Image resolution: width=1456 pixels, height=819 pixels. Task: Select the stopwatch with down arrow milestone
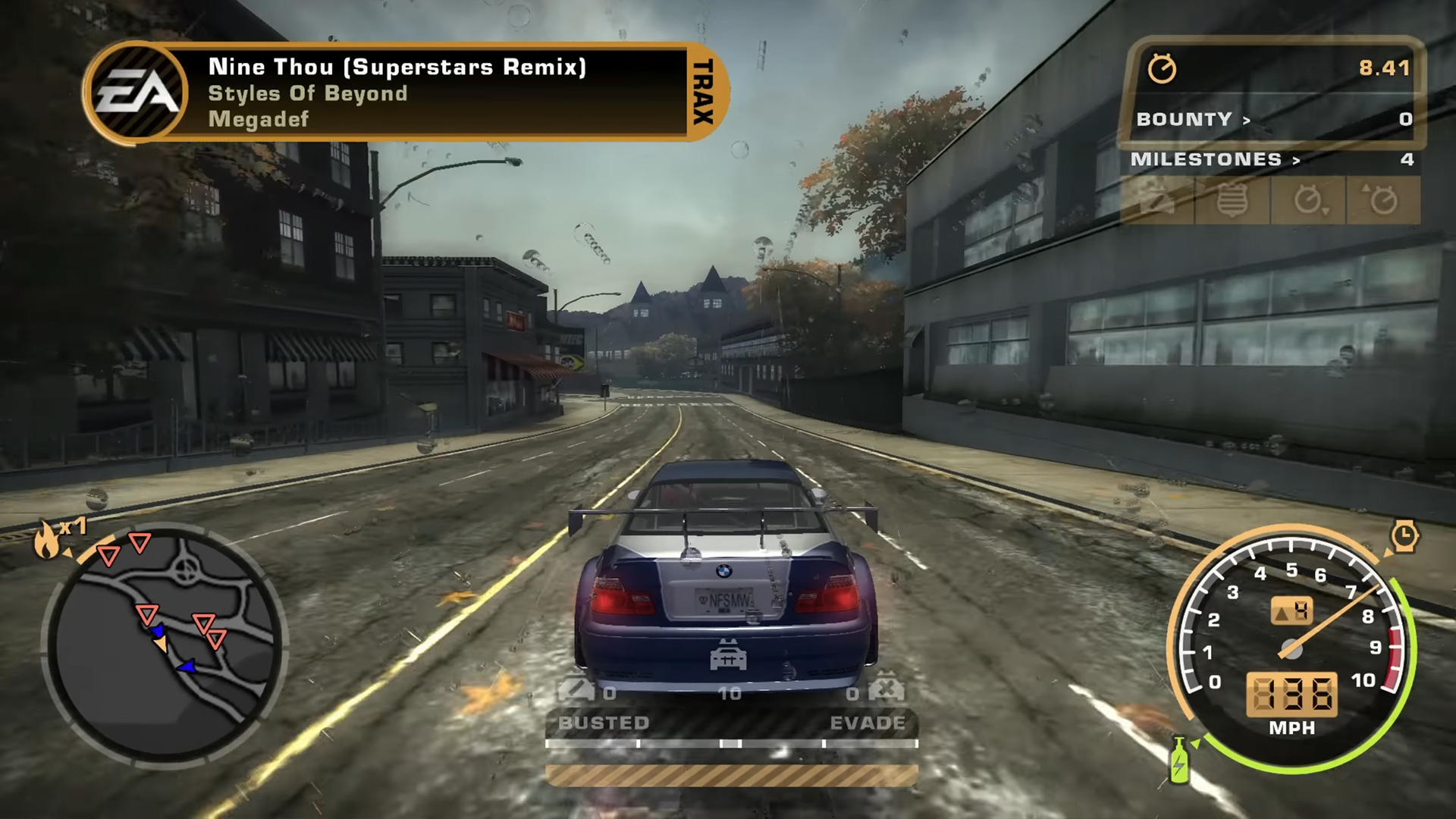[1307, 201]
